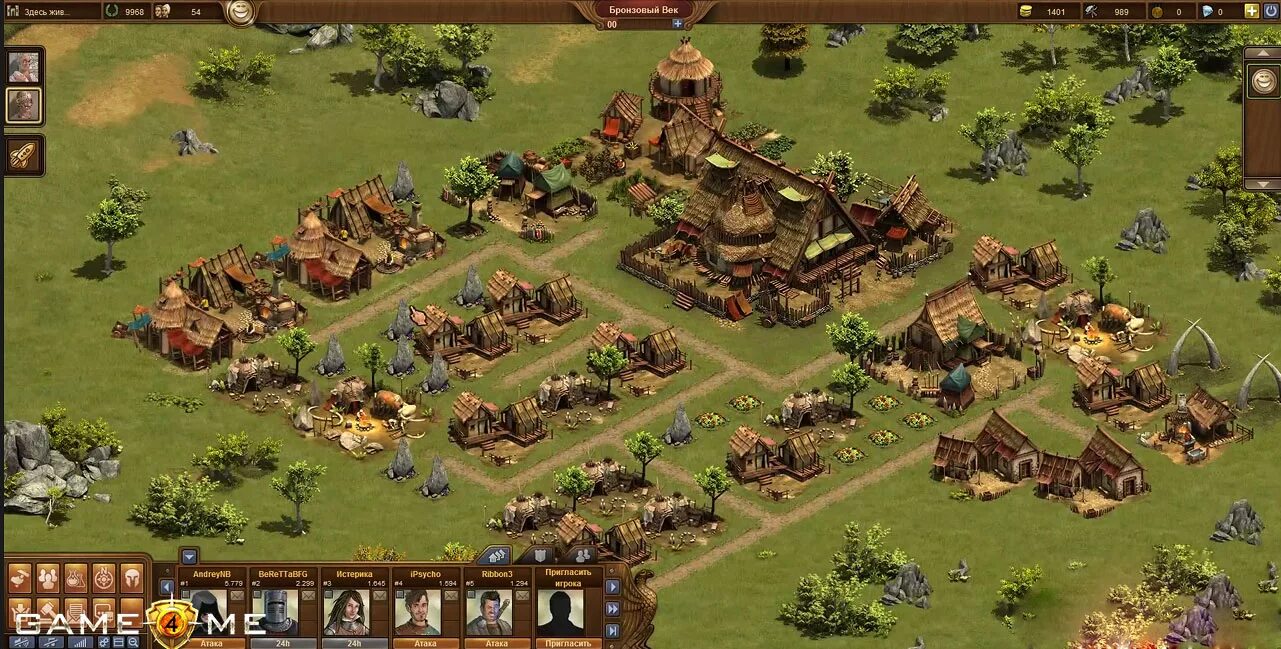Collapse the social bar with down arrow
The image size is (1281, 649).
[189, 556]
